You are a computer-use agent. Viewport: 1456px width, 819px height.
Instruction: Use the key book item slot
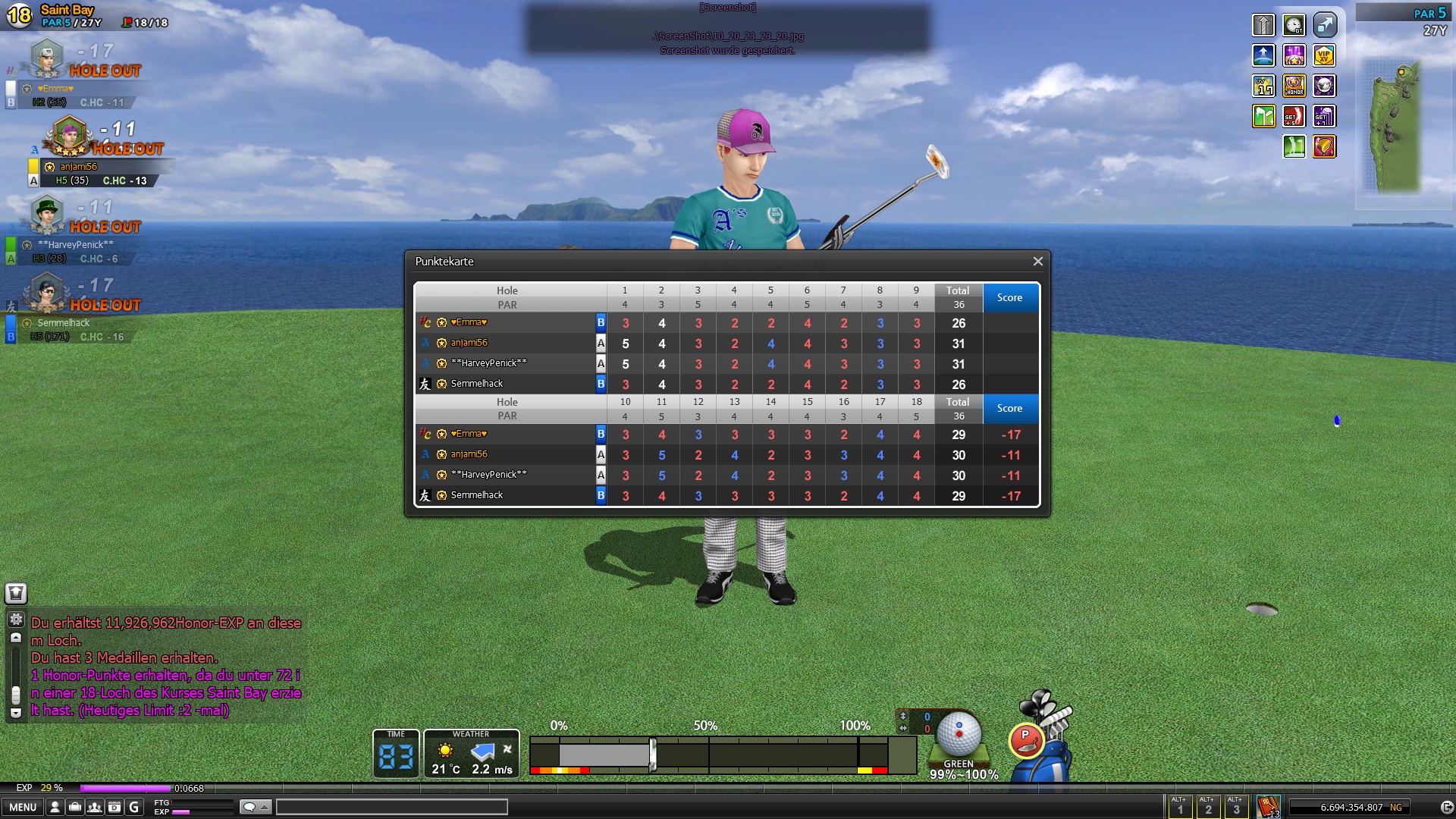tap(1268, 807)
